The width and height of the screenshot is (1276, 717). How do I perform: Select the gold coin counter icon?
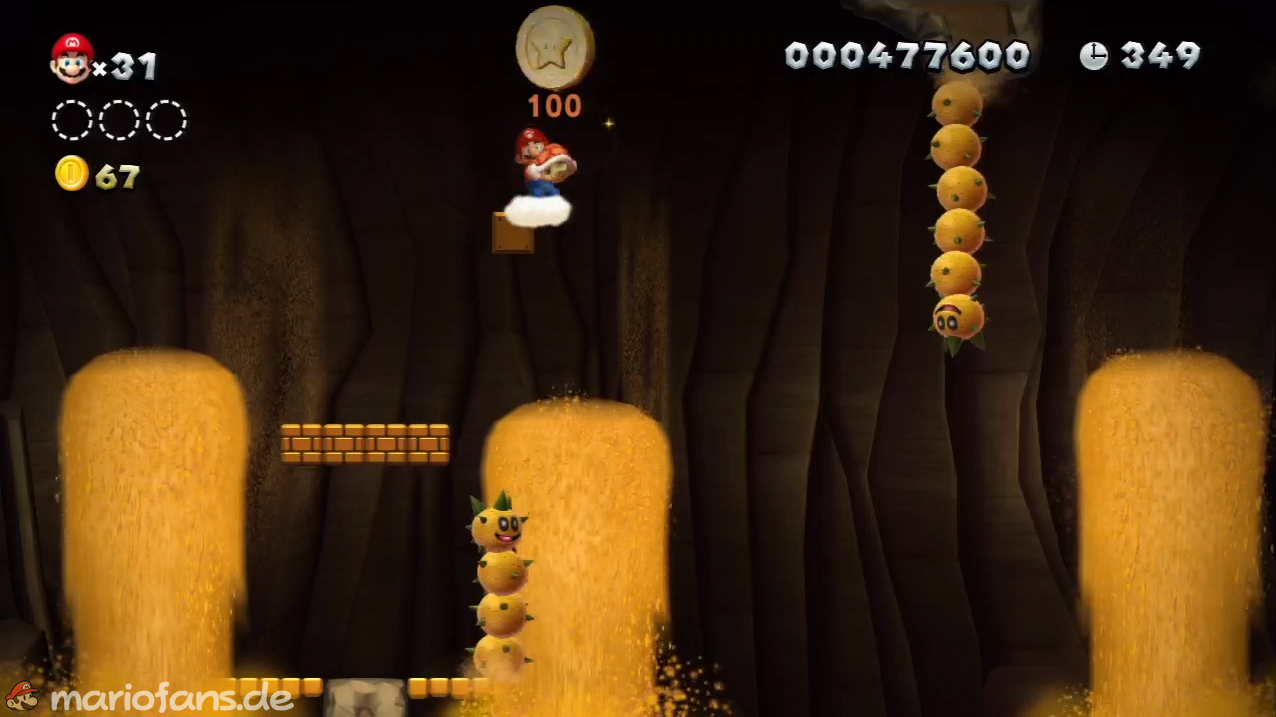[72, 173]
